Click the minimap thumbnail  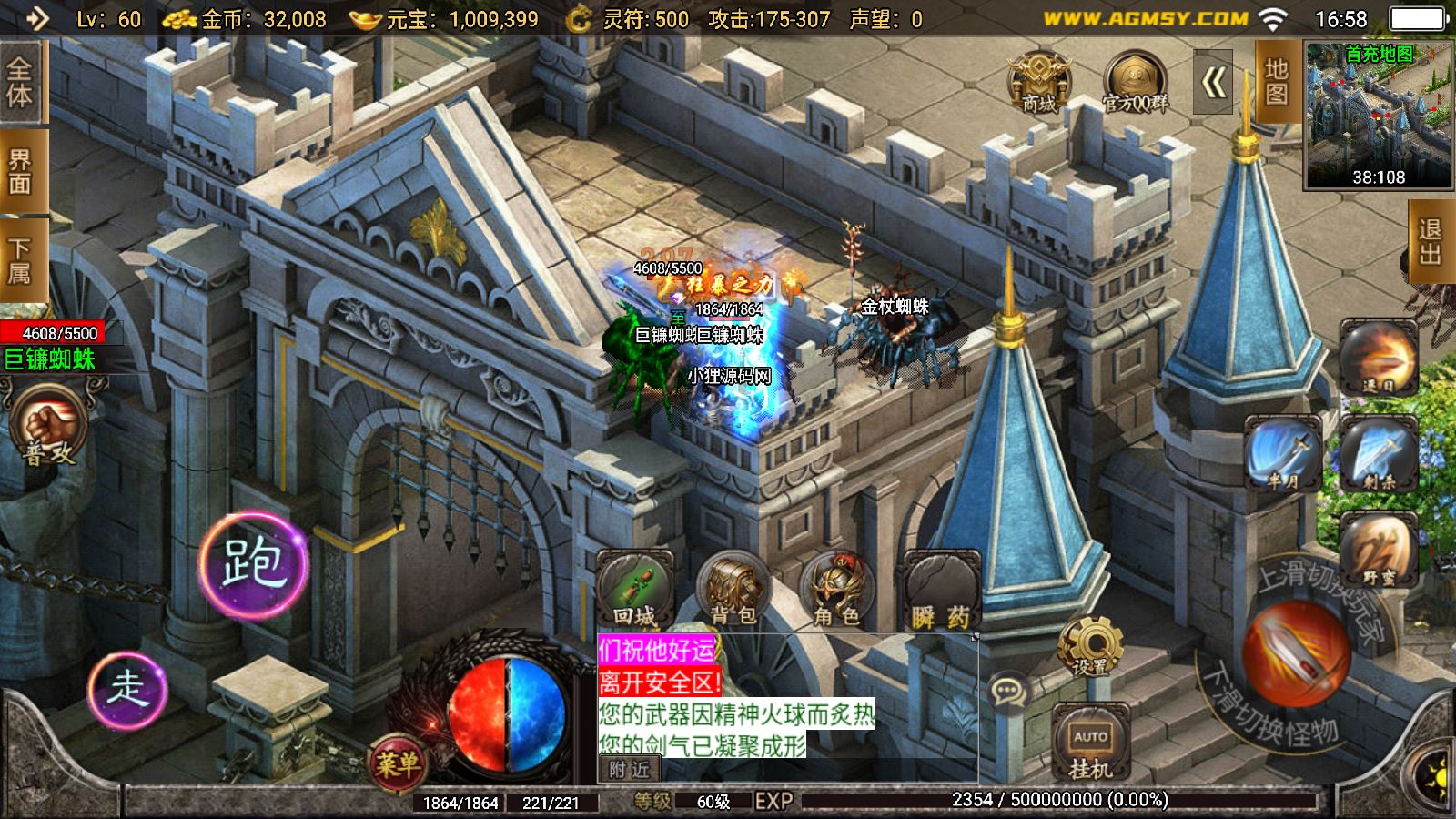tap(1378, 115)
